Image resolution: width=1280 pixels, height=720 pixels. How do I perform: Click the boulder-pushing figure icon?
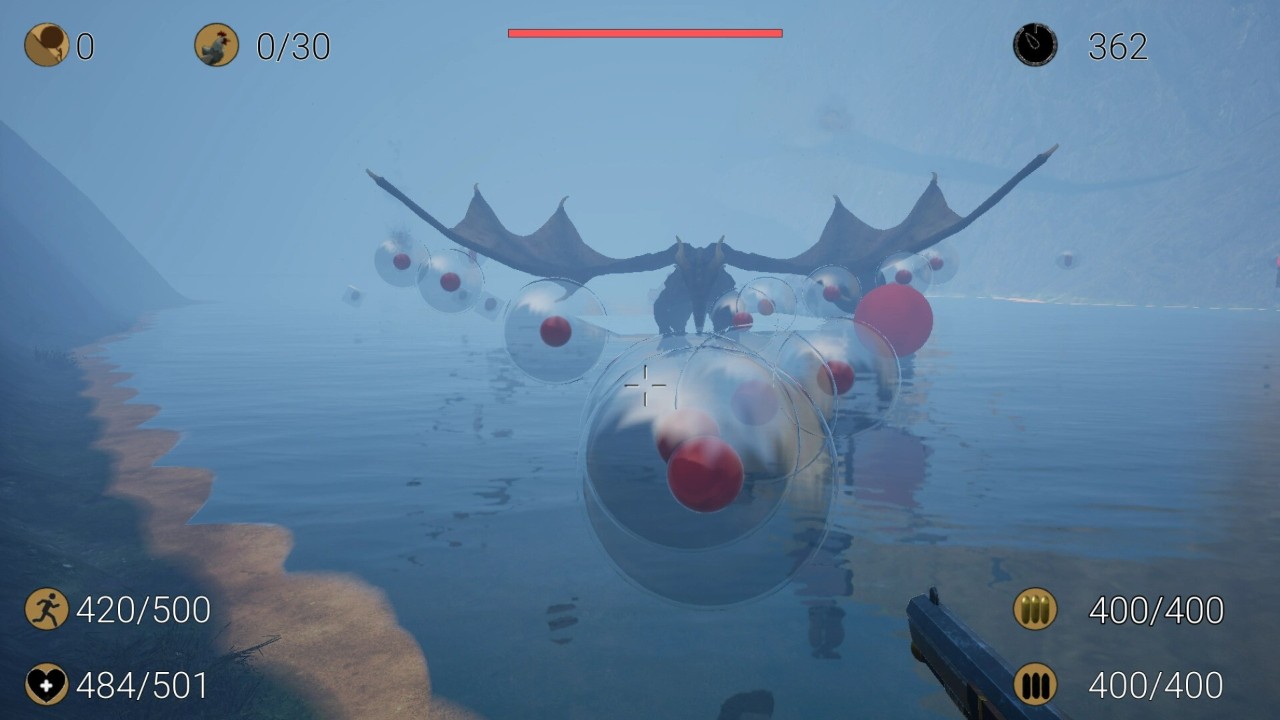click(46, 45)
